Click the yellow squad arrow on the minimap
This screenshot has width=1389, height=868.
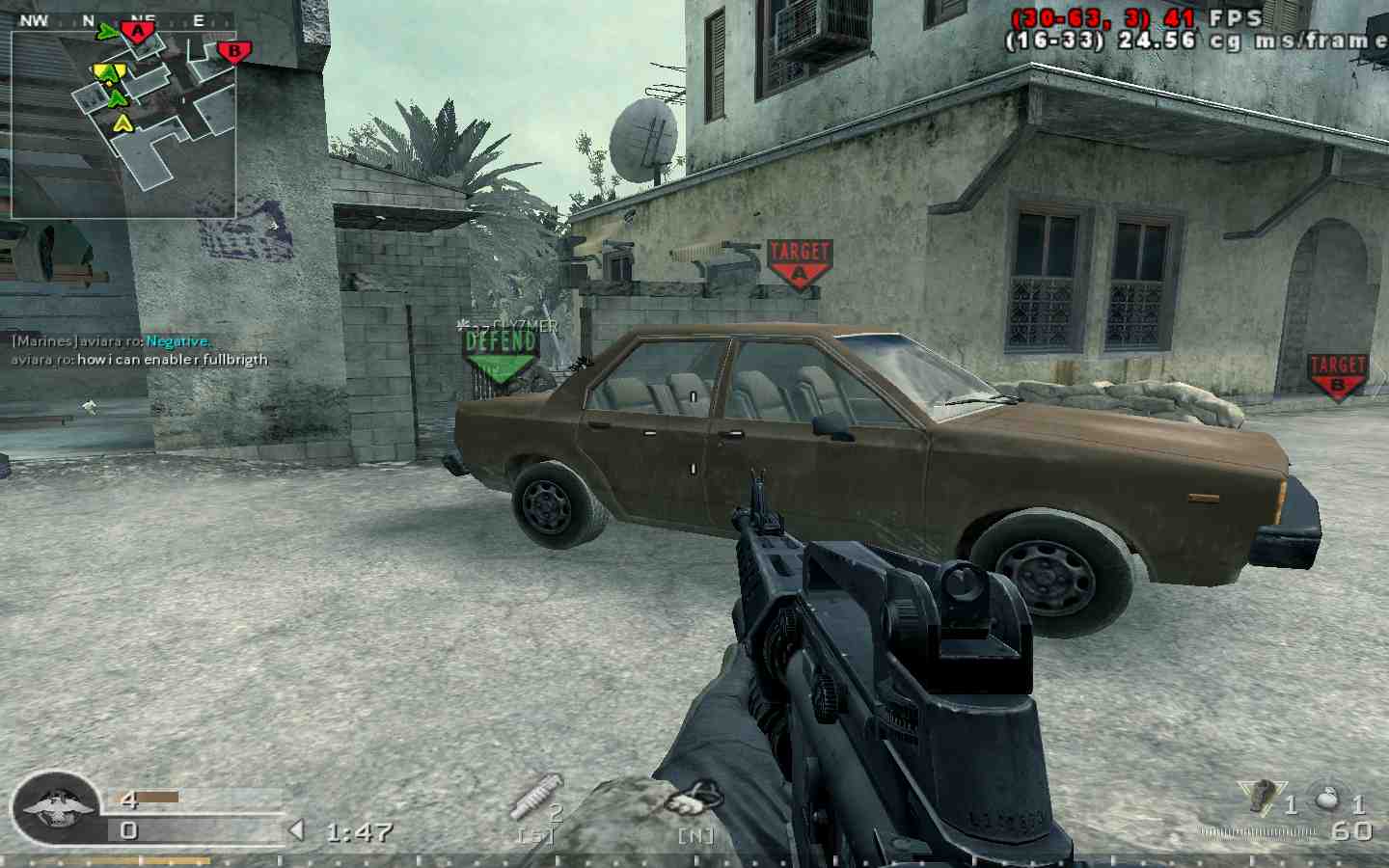pos(122,122)
